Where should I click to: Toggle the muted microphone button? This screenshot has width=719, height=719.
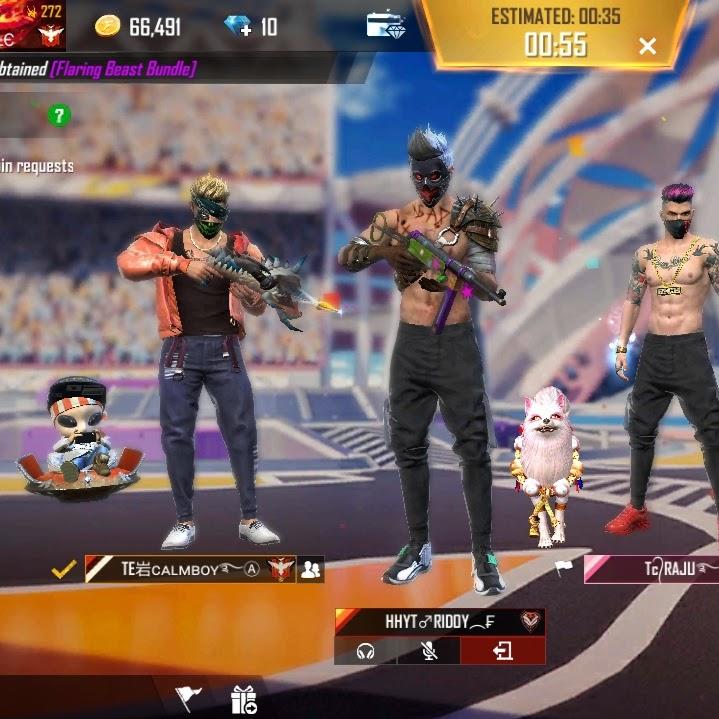pyautogui.click(x=429, y=651)
